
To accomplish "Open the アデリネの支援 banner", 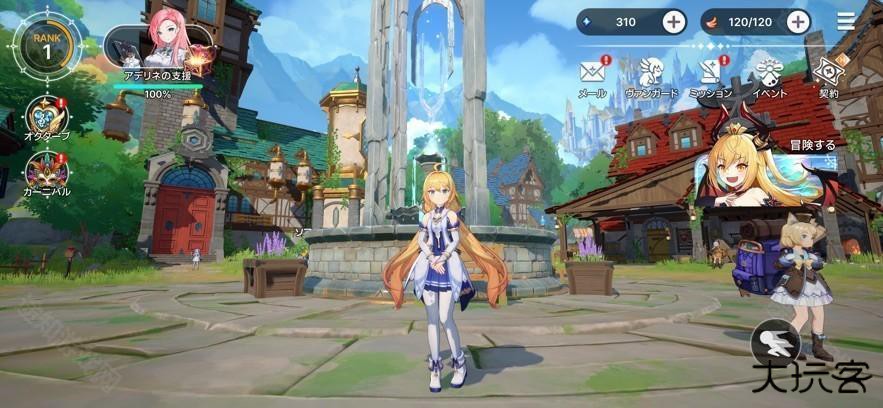I will coord(159,59).
